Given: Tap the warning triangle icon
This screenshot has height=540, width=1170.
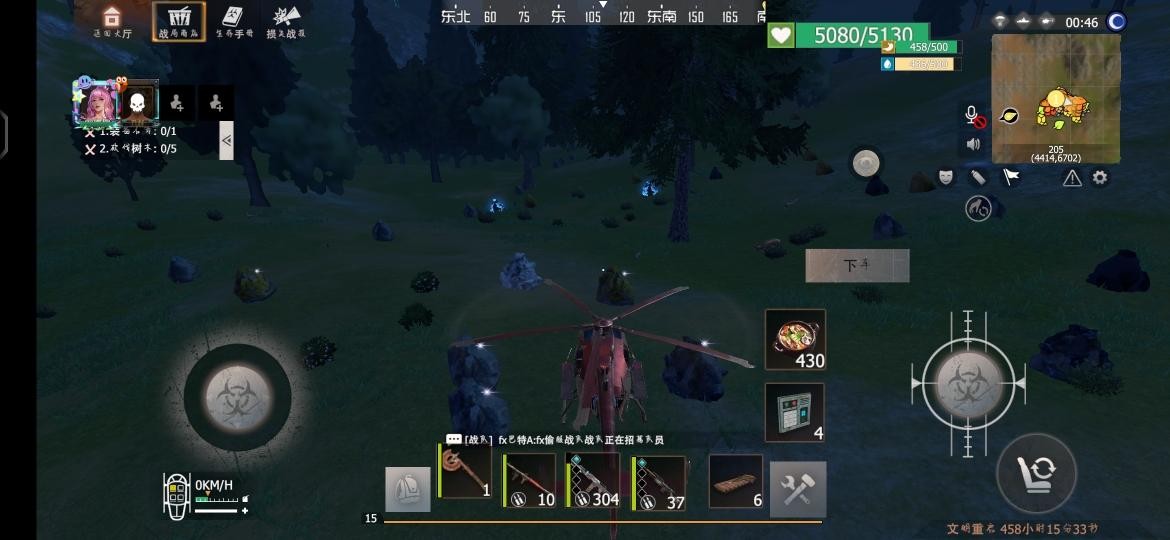Looking at the screenshot, I should coord(1072,178).
